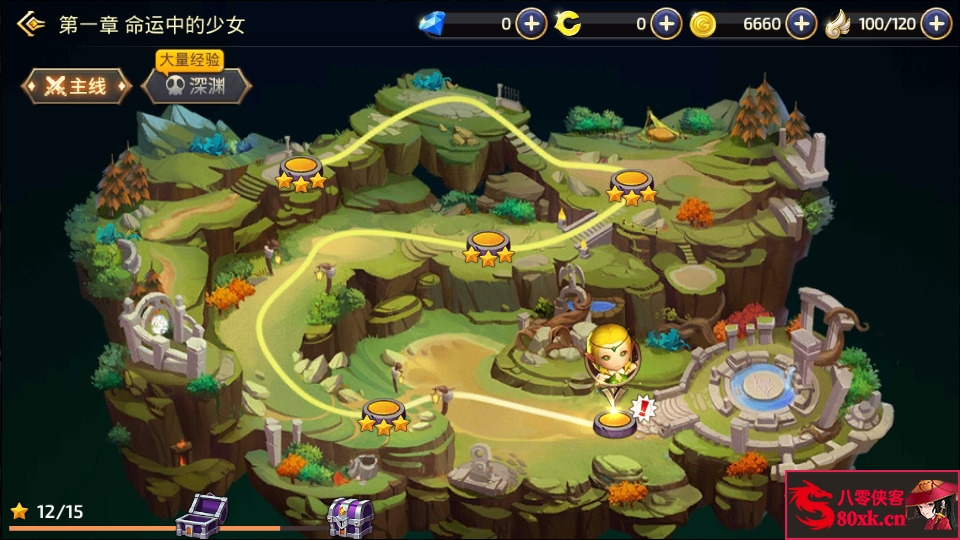Buy more gold coins via the plus button

coord(801,24)
